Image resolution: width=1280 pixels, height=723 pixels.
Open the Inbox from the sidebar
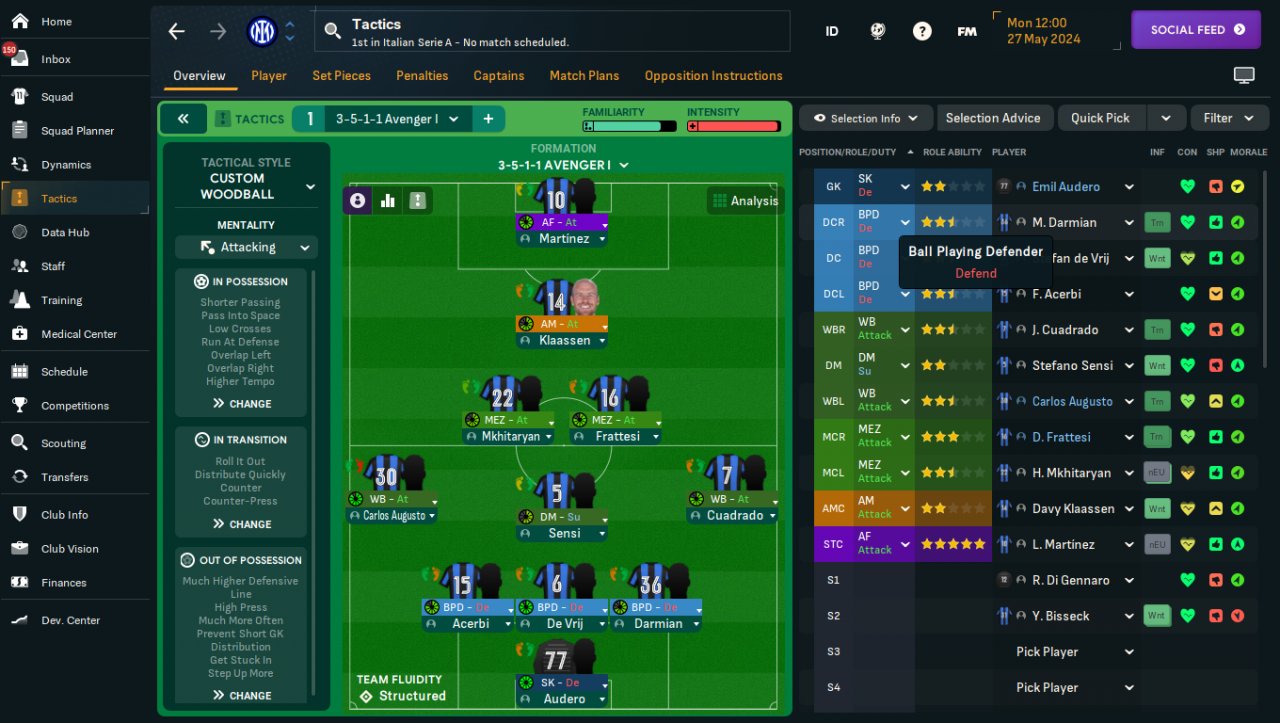(56, 59)
